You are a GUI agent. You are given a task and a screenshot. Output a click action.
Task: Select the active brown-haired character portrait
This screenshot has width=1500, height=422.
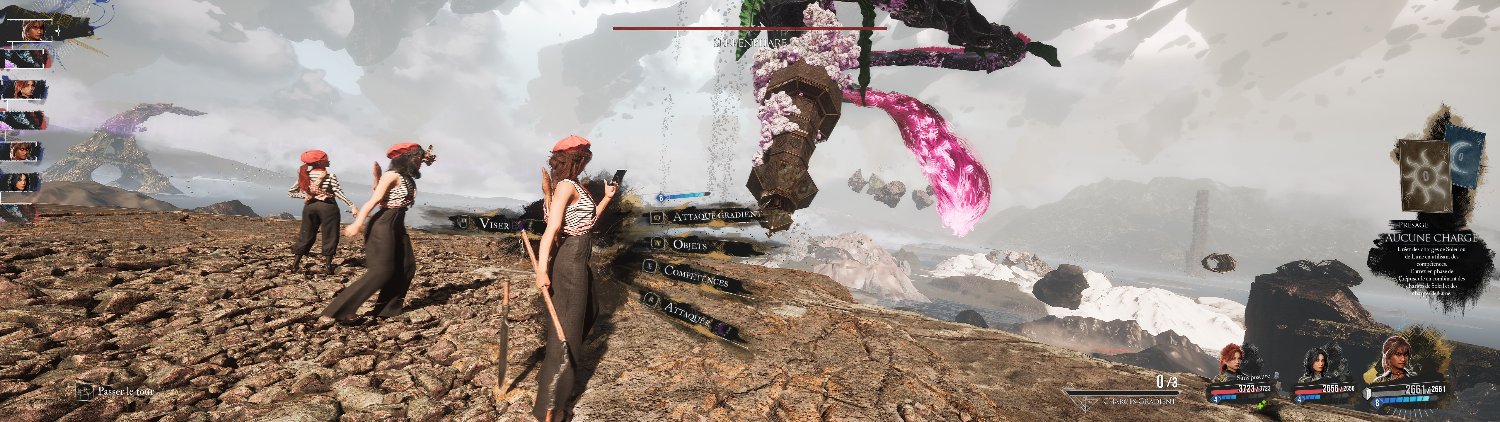click(1397, 358)
